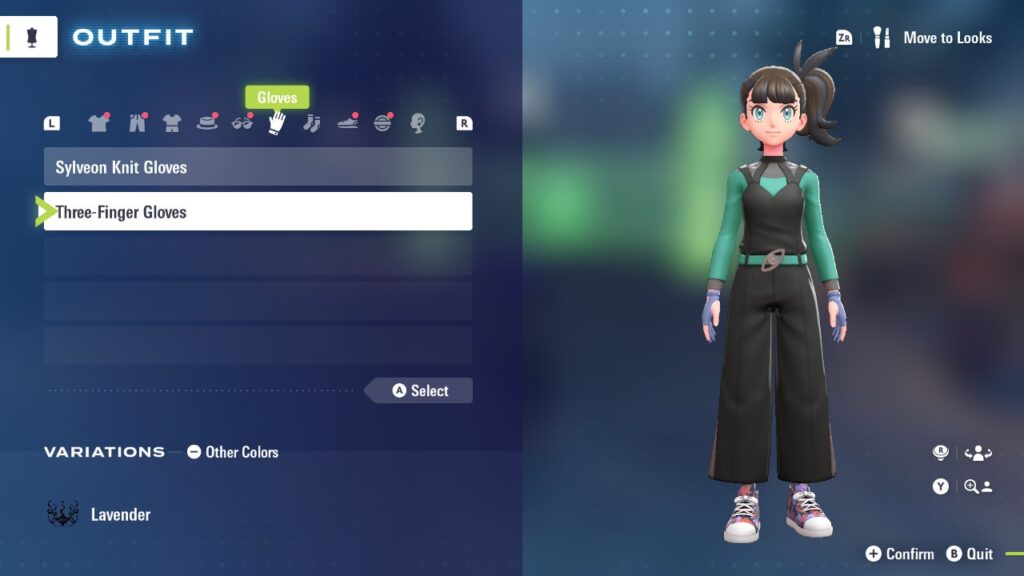
Task: Show Other Colors variations
Action: (232, 452)
